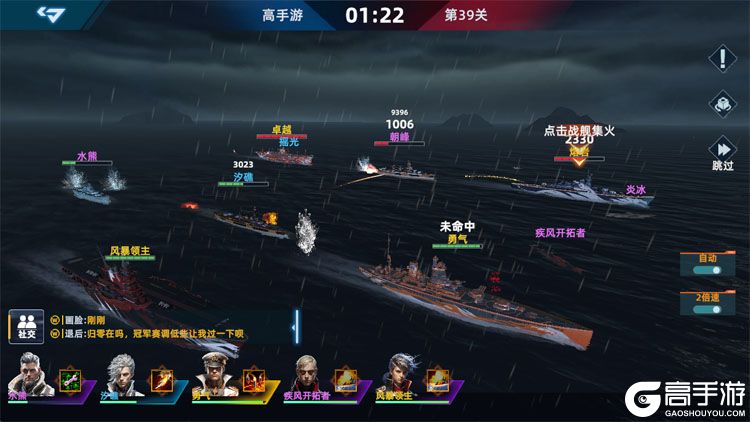Activate 水熊's wrench repair skill
Screen dimensions: 750x422
(69, 380)
